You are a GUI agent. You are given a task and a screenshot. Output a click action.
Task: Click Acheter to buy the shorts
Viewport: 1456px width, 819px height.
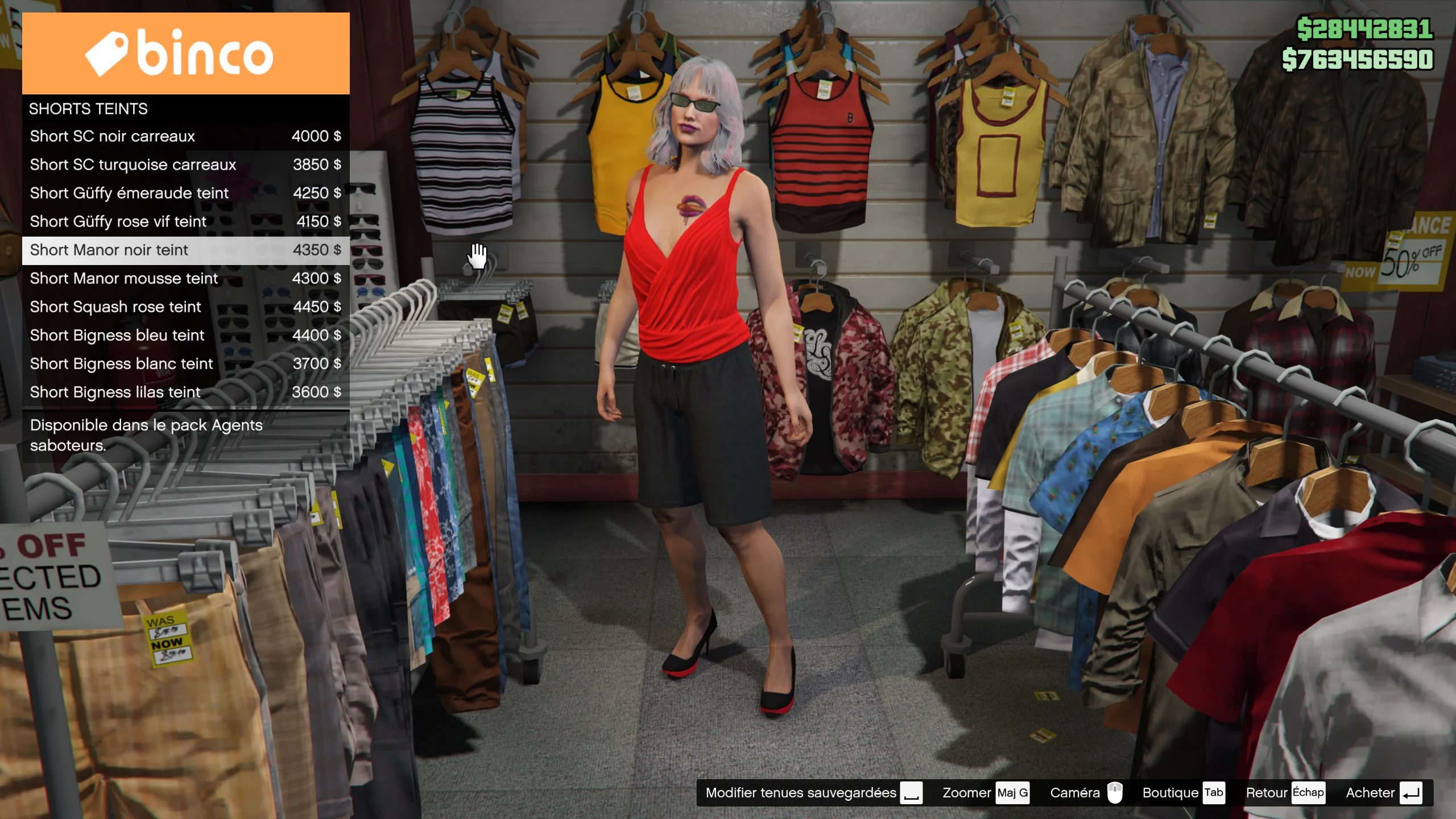click(x=1383, y=793)
